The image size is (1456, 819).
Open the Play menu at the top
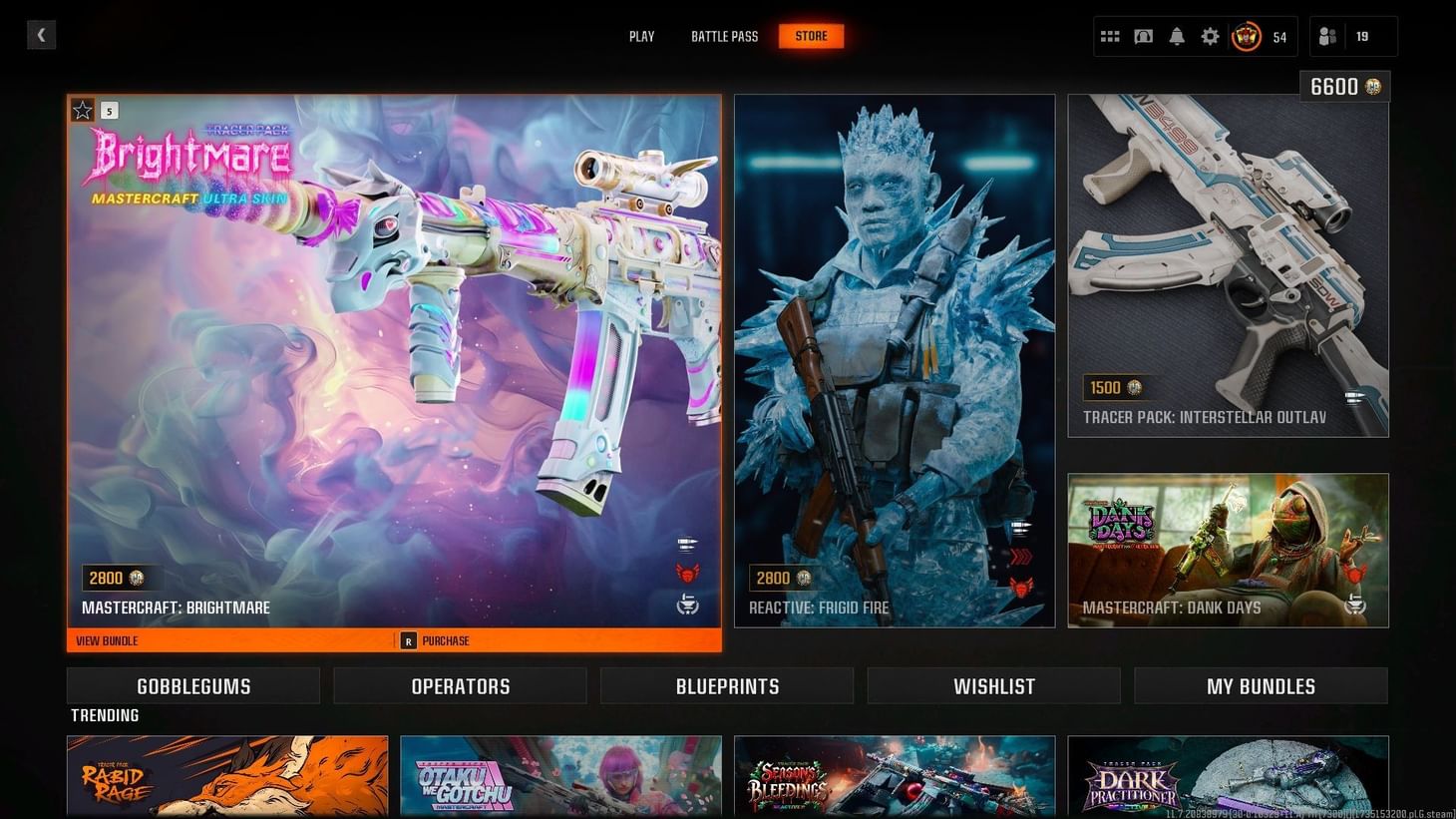[x=641, y=36]
